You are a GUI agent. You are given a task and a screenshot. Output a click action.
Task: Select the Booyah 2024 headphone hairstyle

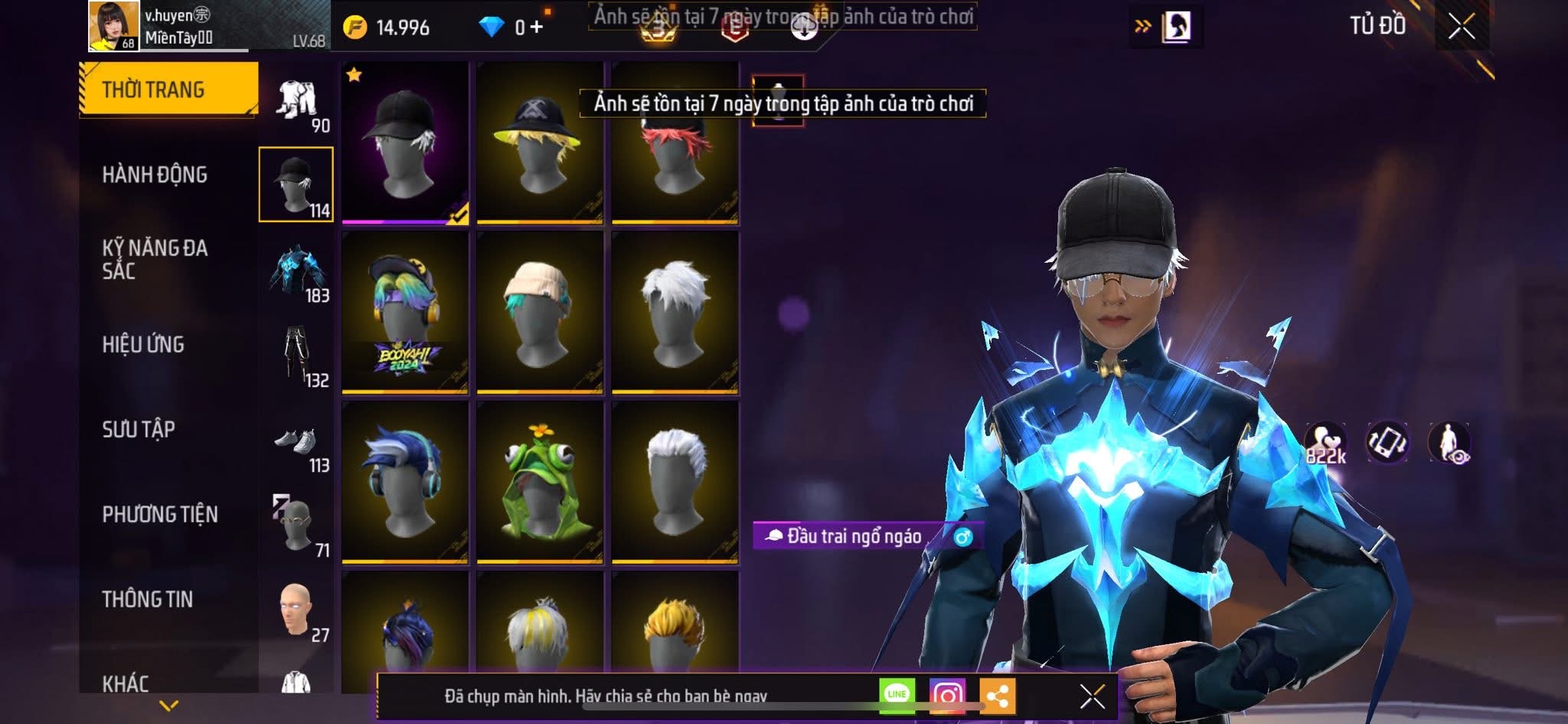(x=405, y=313)
